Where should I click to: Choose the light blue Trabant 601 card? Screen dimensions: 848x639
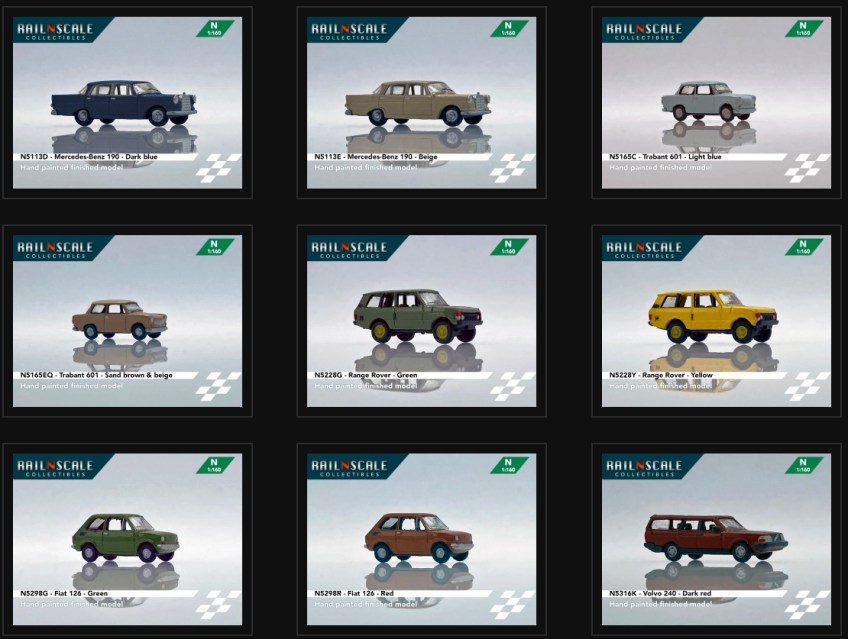tap(716, 103)
